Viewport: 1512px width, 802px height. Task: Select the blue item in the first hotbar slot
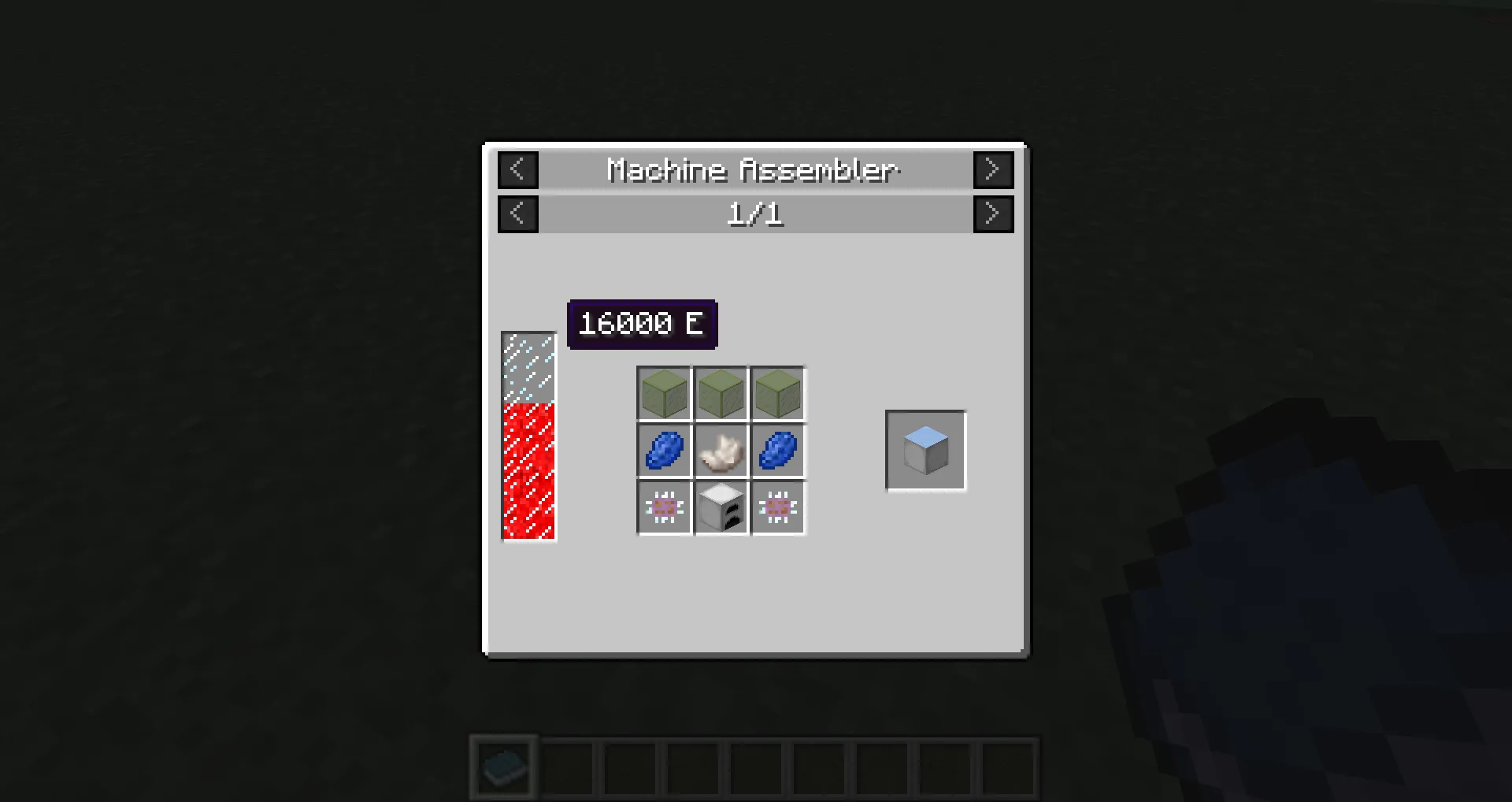[x=502, y=765]
